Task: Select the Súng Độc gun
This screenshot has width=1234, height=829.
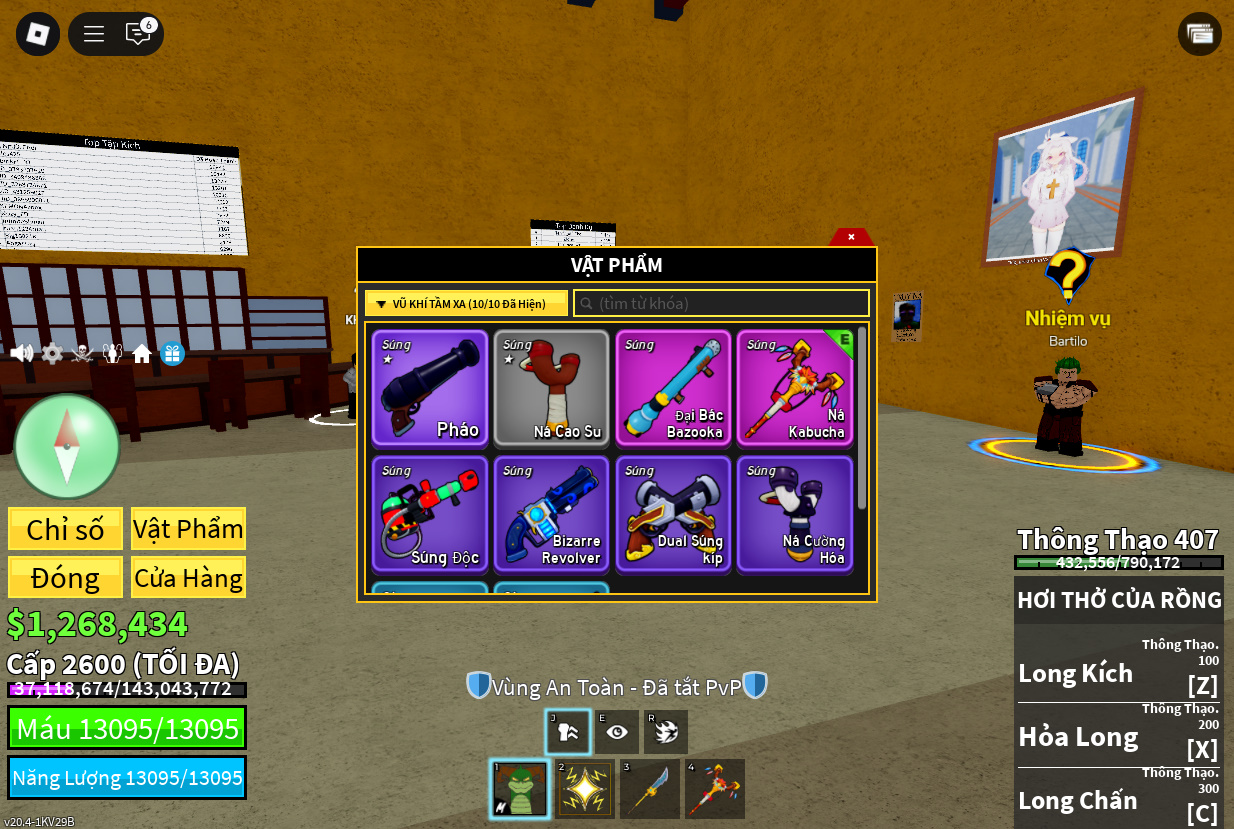Action: [430, 514]
